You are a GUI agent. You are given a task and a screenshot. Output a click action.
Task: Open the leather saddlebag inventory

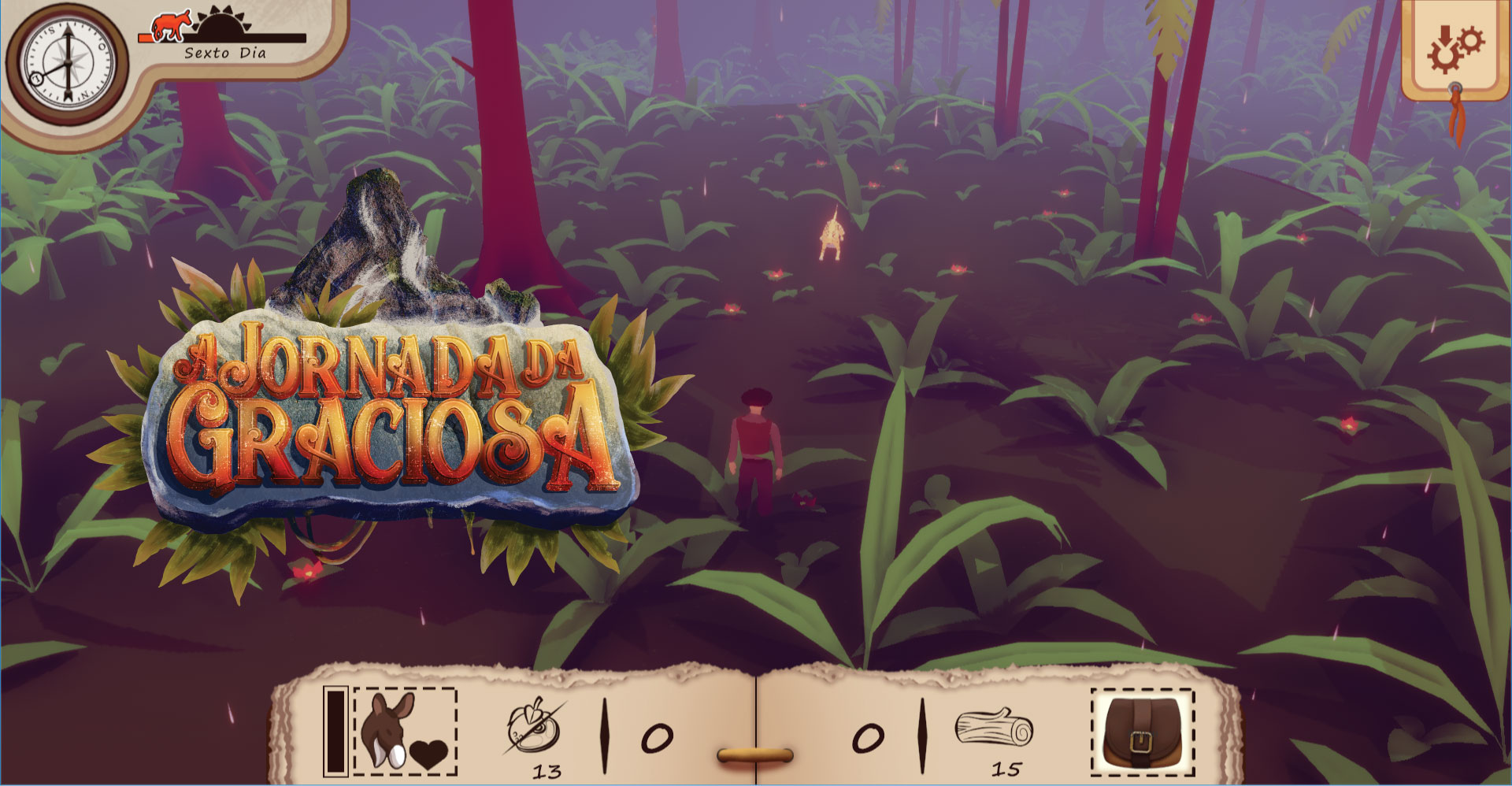tap(1142, 732)
